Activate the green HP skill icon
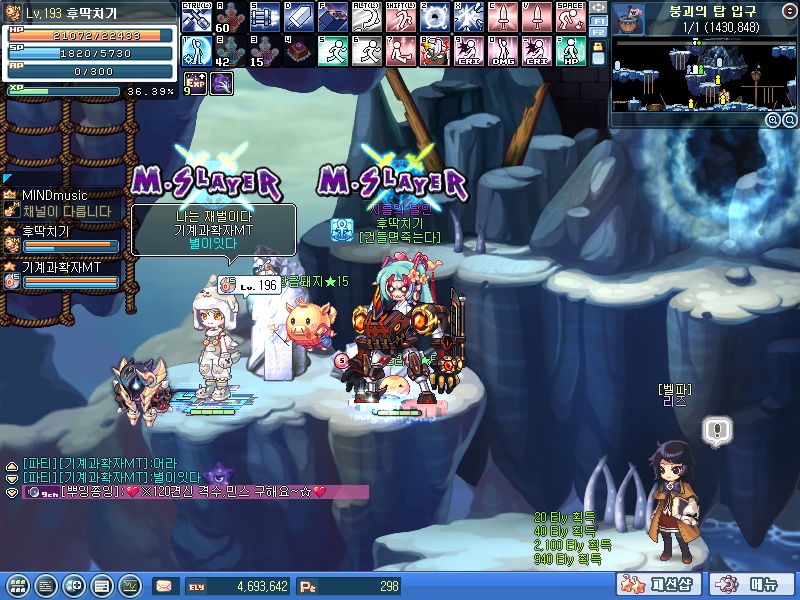The image size is (800, 600). tap(570, 51)
